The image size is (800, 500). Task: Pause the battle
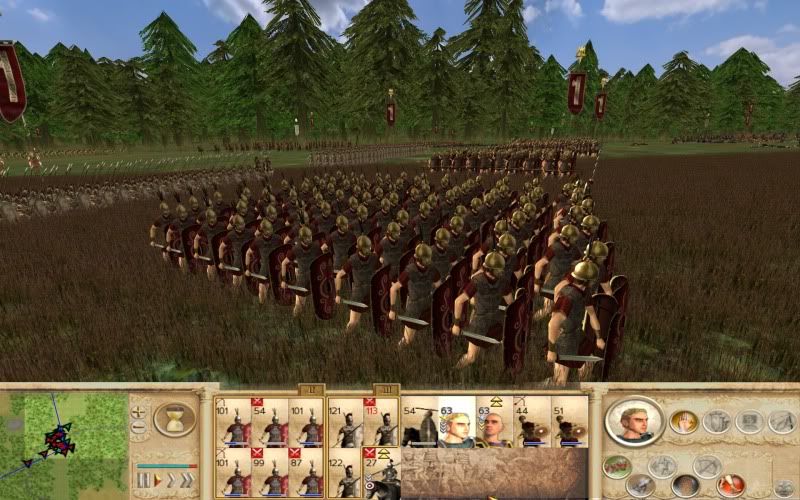click(143, 480)
